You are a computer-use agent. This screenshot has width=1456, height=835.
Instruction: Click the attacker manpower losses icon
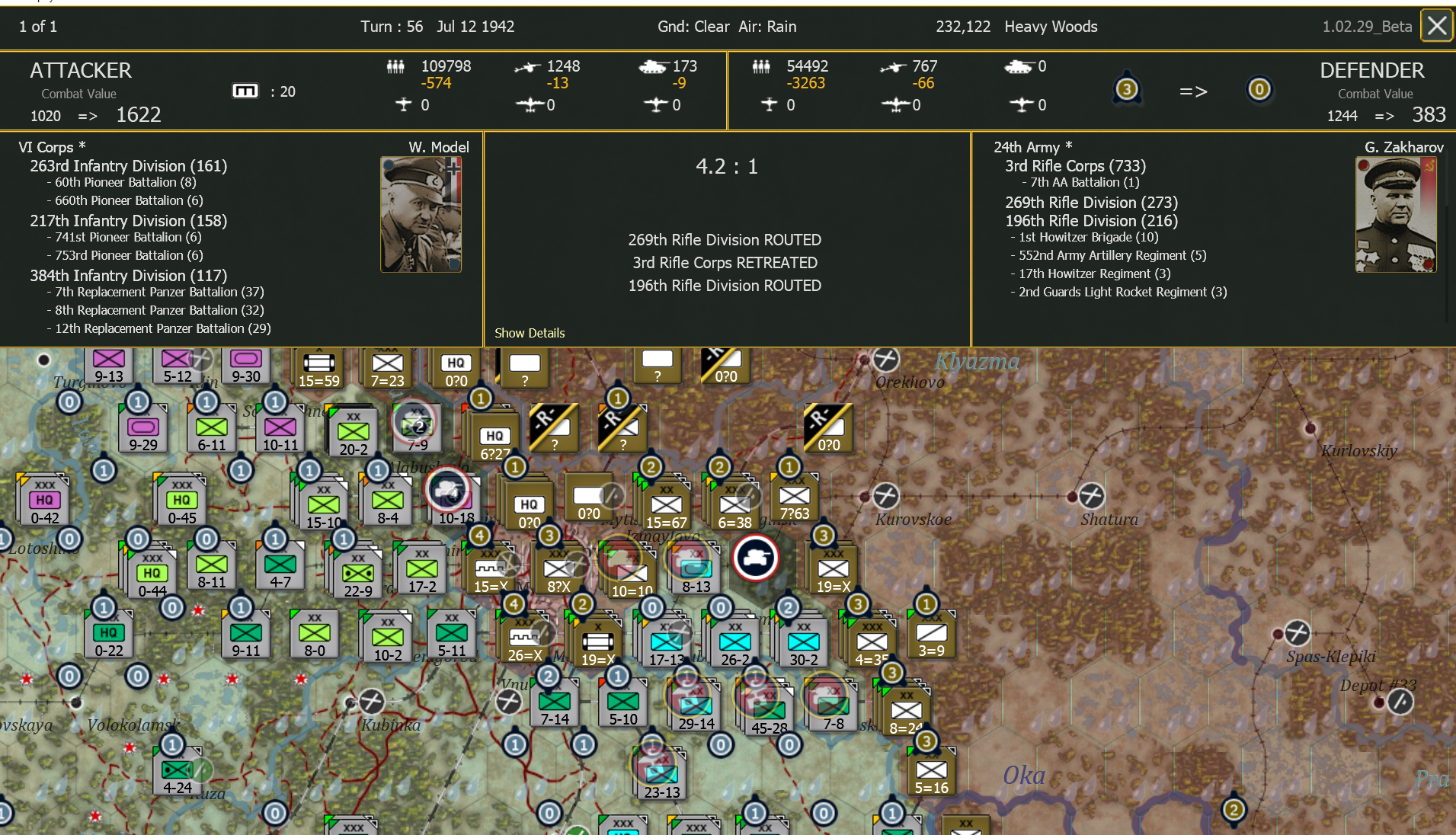click(x=395, y=66)
